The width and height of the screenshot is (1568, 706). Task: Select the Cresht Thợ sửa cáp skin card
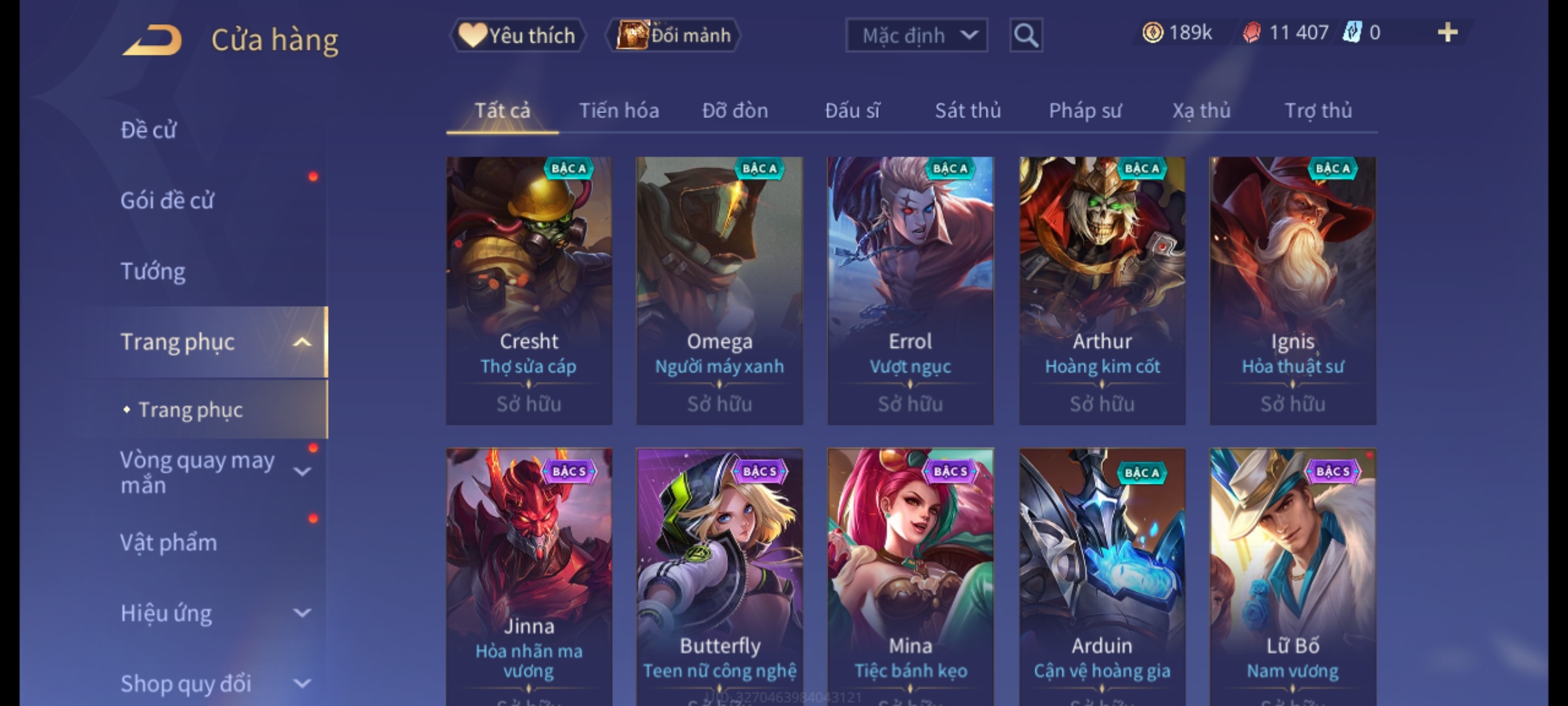[x=529, y=291]
